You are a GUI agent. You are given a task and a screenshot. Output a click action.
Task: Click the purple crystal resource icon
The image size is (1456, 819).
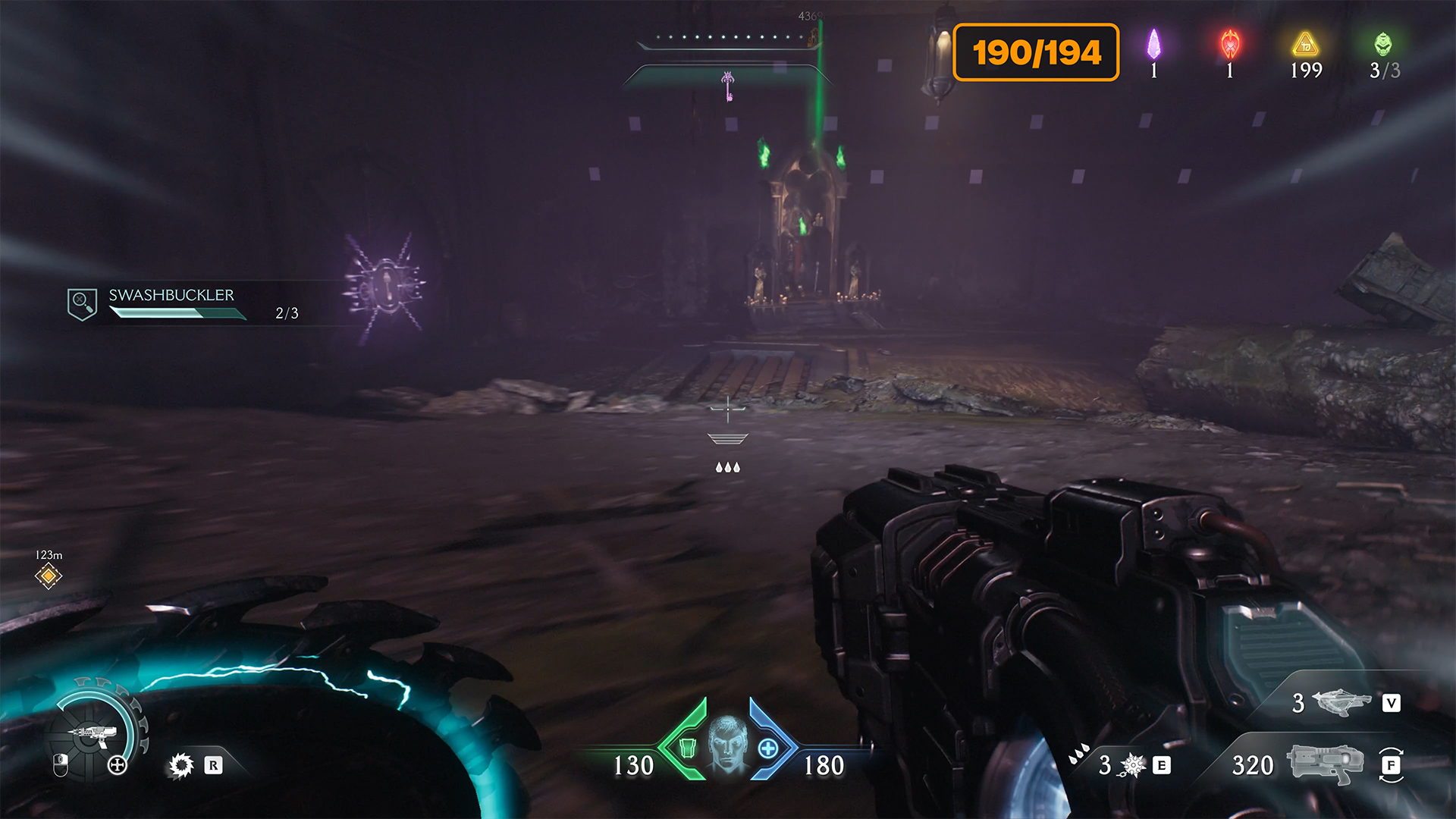click(x=1153, y=45)
